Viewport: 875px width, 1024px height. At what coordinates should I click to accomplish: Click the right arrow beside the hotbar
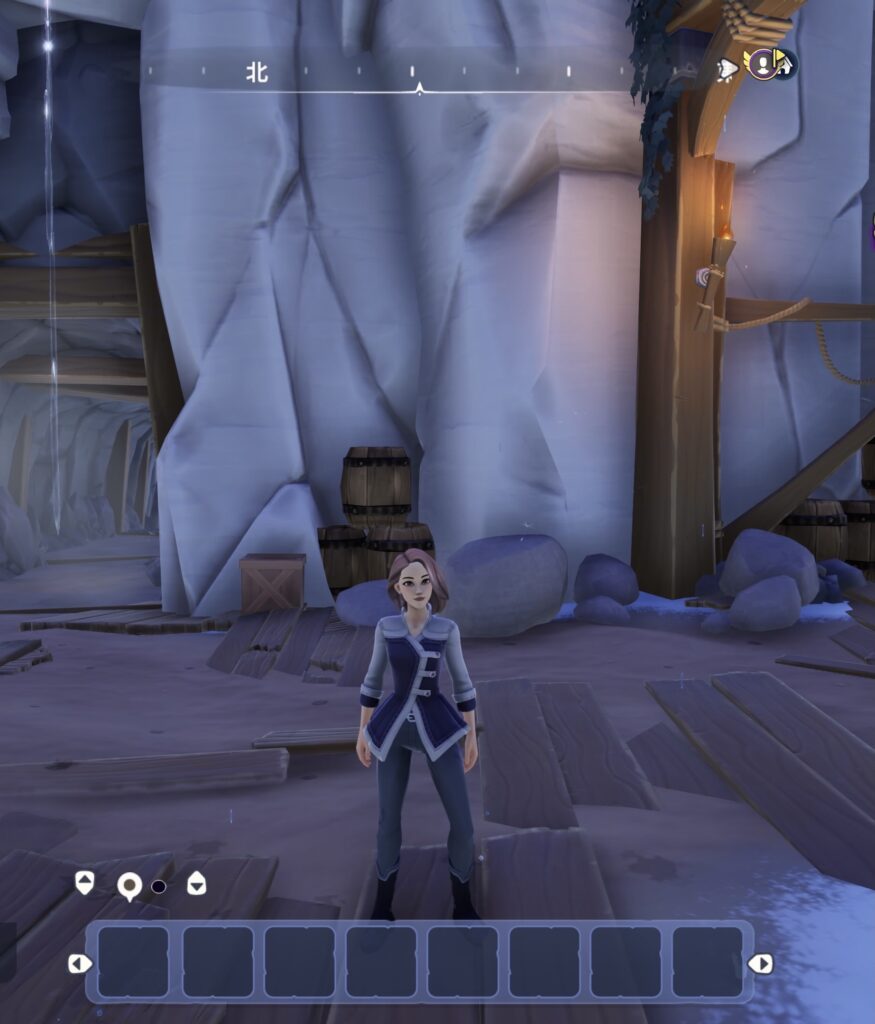click(760, 963)
